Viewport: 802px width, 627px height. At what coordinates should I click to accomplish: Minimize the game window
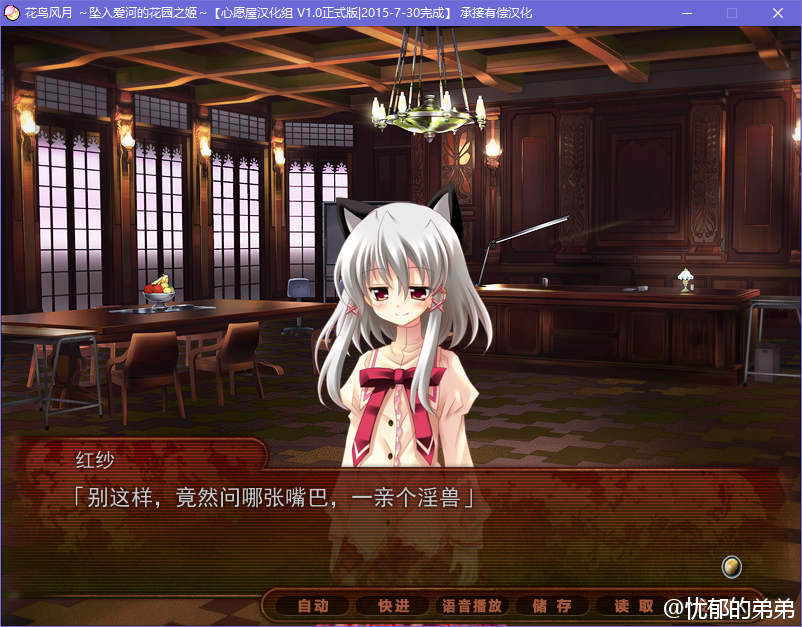coord(687,13)
